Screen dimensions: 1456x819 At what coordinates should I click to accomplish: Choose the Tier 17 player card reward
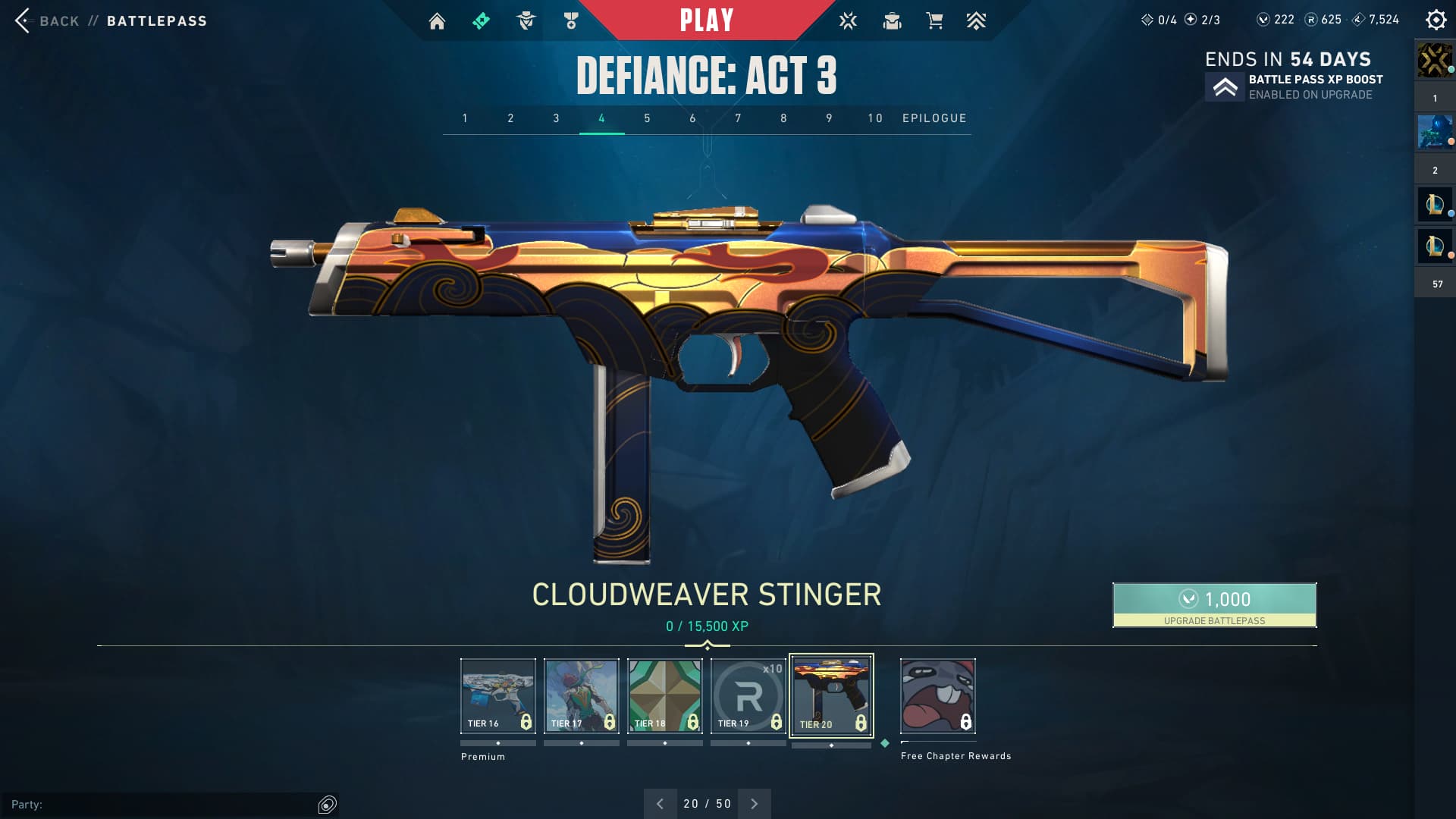(x=581, y=695)
